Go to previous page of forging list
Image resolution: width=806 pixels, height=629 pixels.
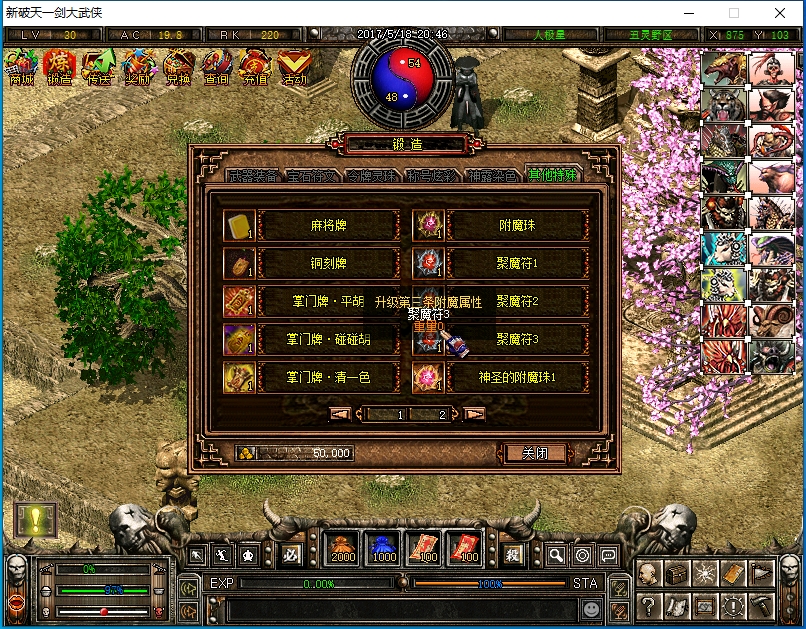click(x=341, y=413)
